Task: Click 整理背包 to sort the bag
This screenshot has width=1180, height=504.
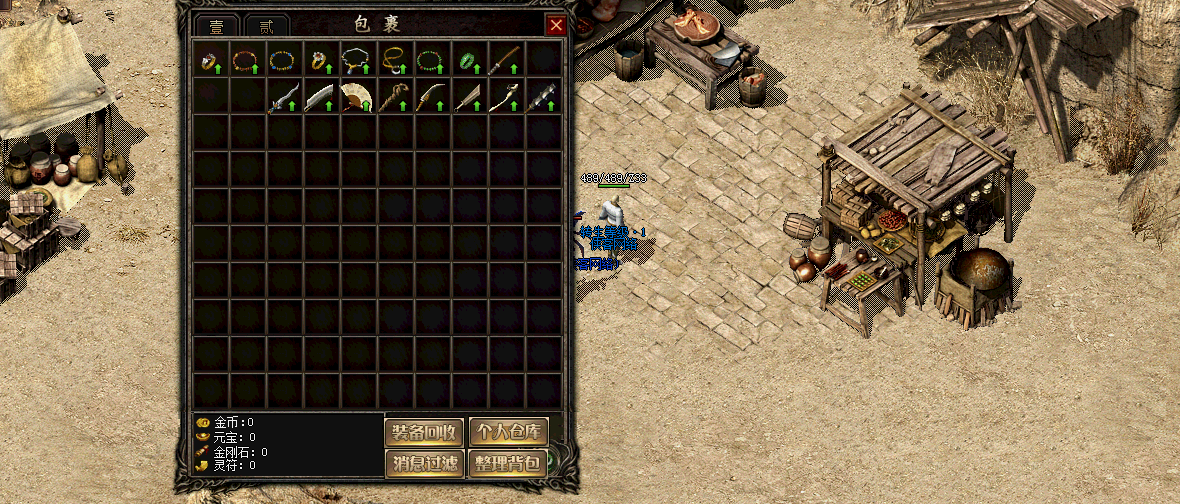Action: click(x=509, y=463)
